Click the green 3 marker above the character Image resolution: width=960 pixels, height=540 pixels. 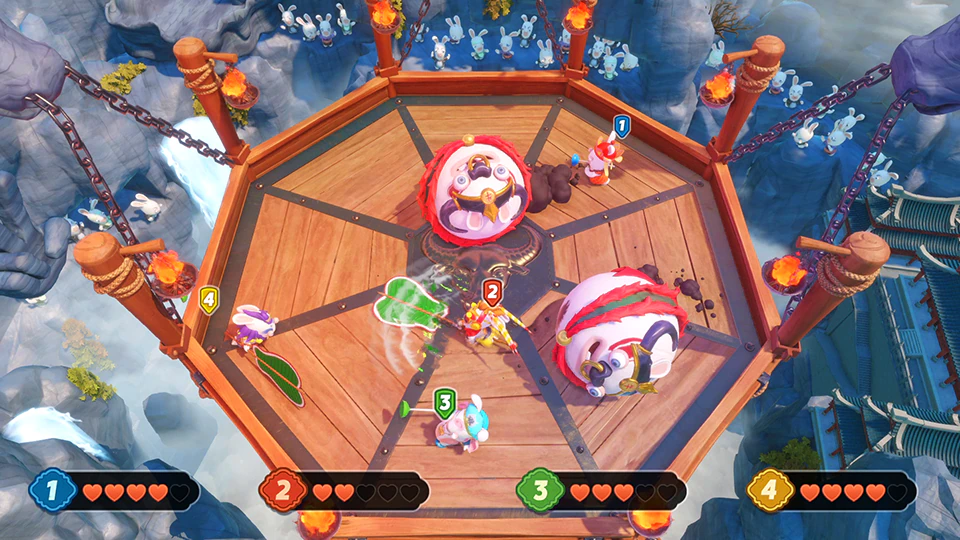(x=445, y=403)
